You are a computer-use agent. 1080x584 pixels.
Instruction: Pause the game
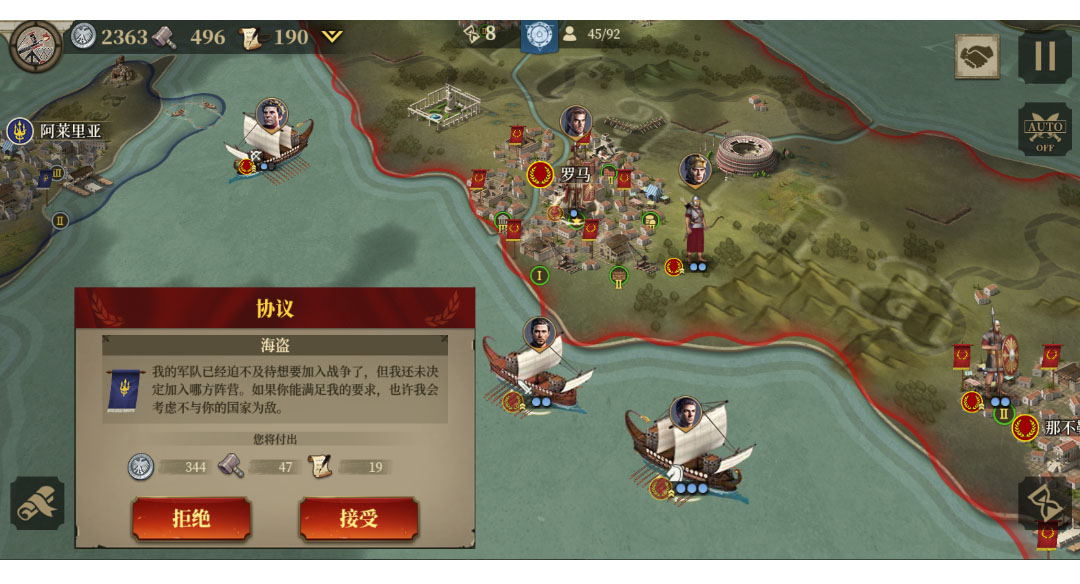coord(1044,55)
